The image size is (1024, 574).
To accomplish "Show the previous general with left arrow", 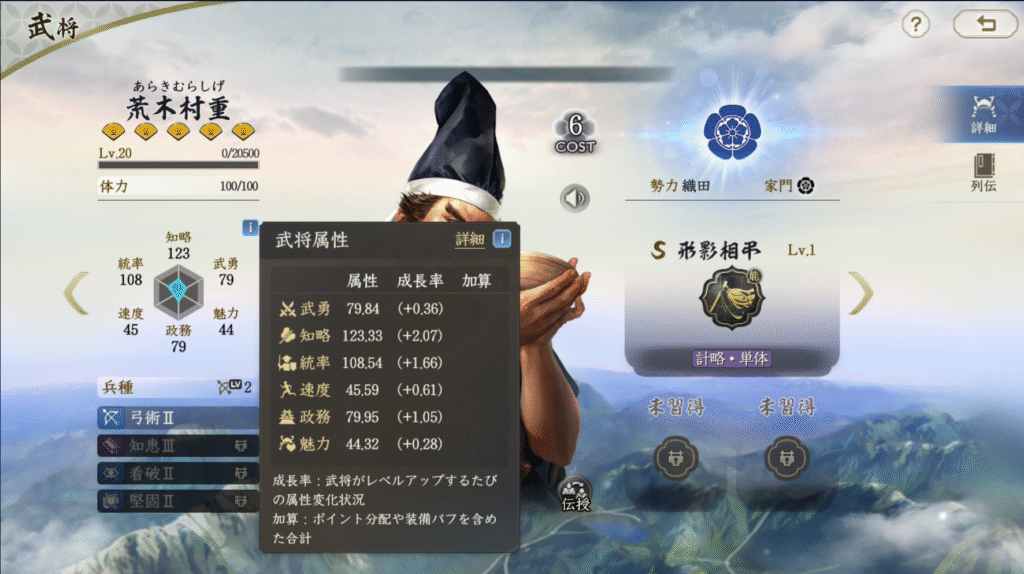I will 76,293.
